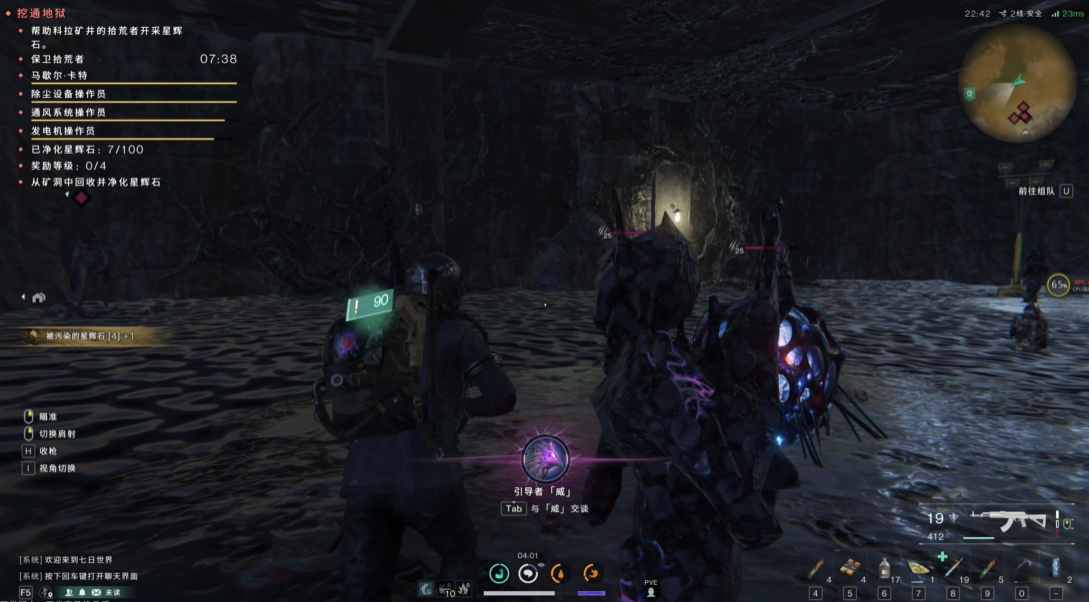Screen dimensions: 1089x602
Task: Click the green home marker on minimap
Action: click(x=970, y=93)
